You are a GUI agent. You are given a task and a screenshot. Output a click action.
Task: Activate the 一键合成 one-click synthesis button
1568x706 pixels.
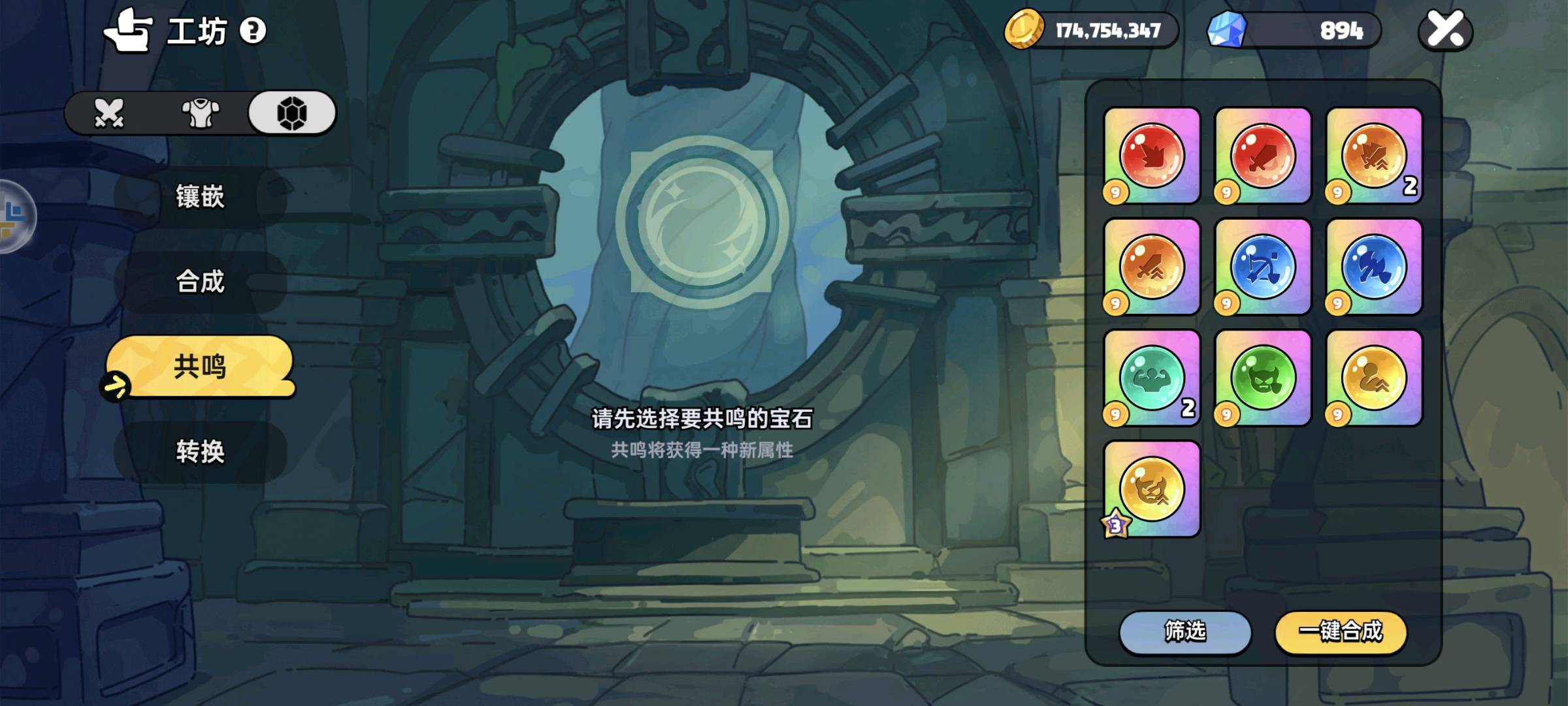pos(1341,631)
